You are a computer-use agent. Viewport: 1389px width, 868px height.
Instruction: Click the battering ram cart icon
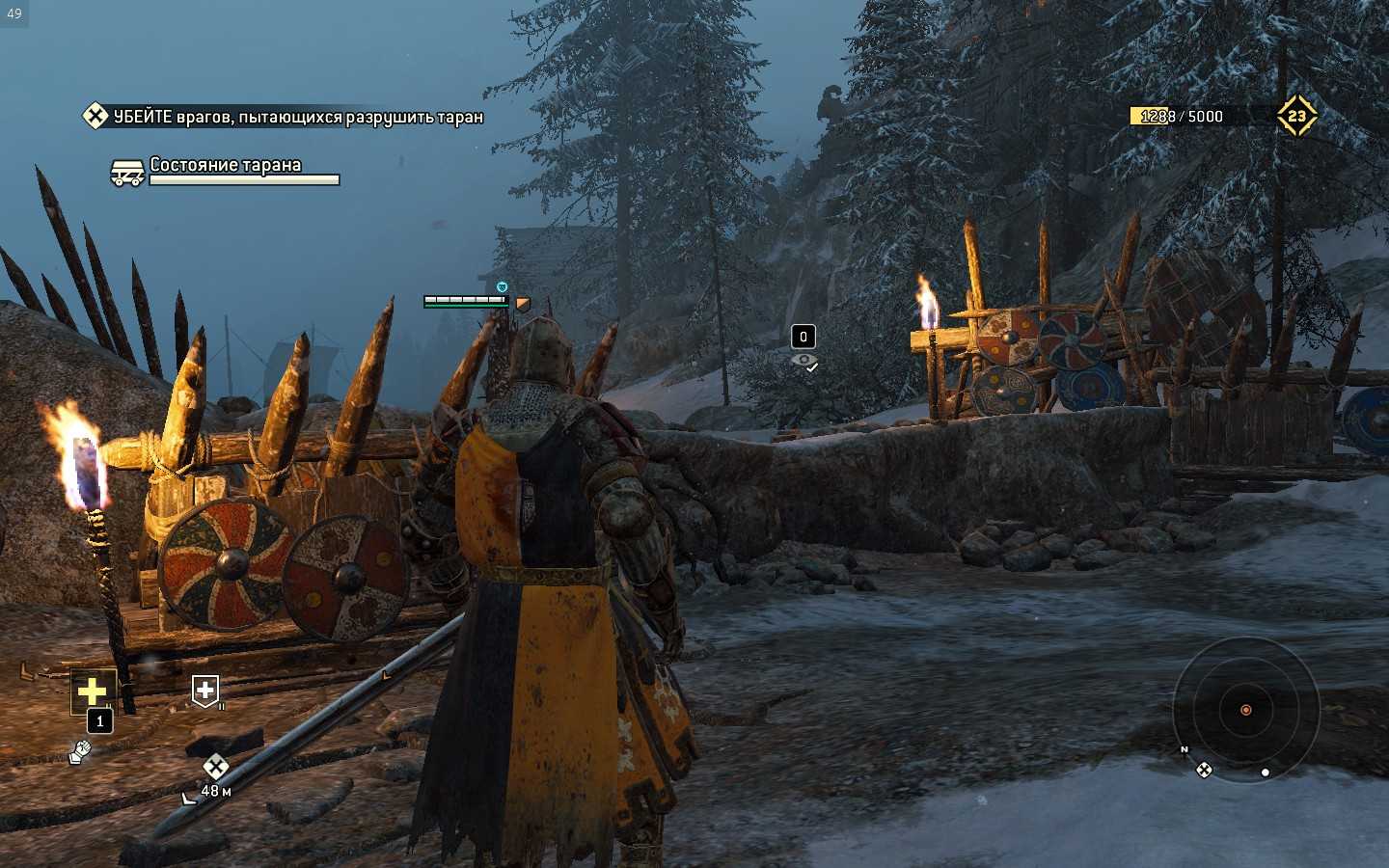[x=127, y=174]
